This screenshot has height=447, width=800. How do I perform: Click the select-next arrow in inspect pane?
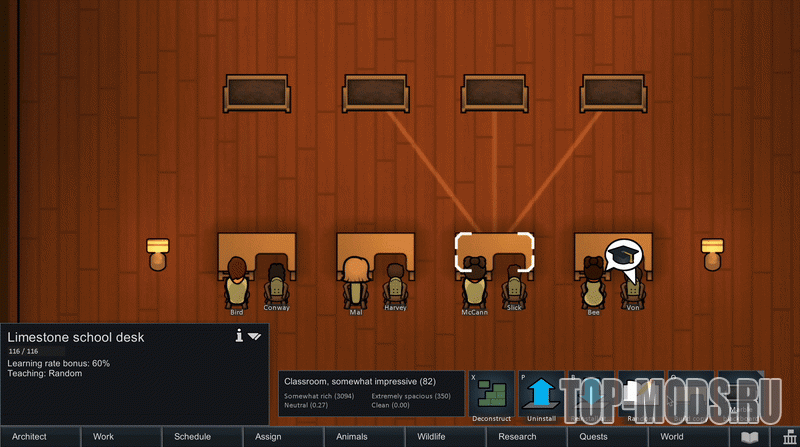(x=255, y=337)
